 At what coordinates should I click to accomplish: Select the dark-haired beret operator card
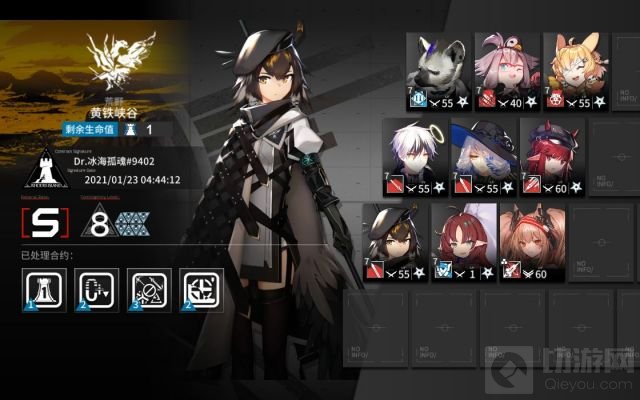point(394,243)
